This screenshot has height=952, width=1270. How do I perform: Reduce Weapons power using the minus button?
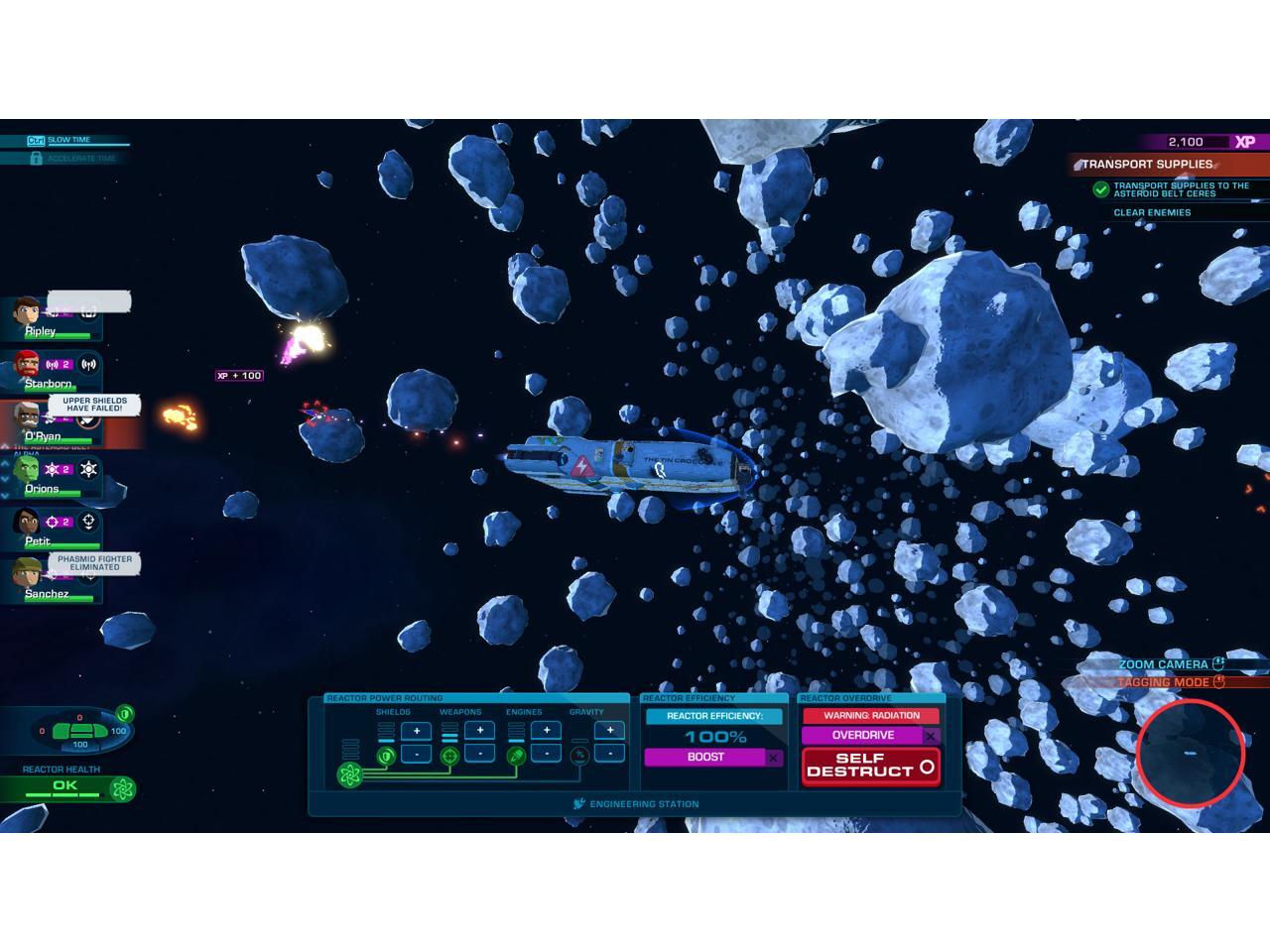click(480, 754)
